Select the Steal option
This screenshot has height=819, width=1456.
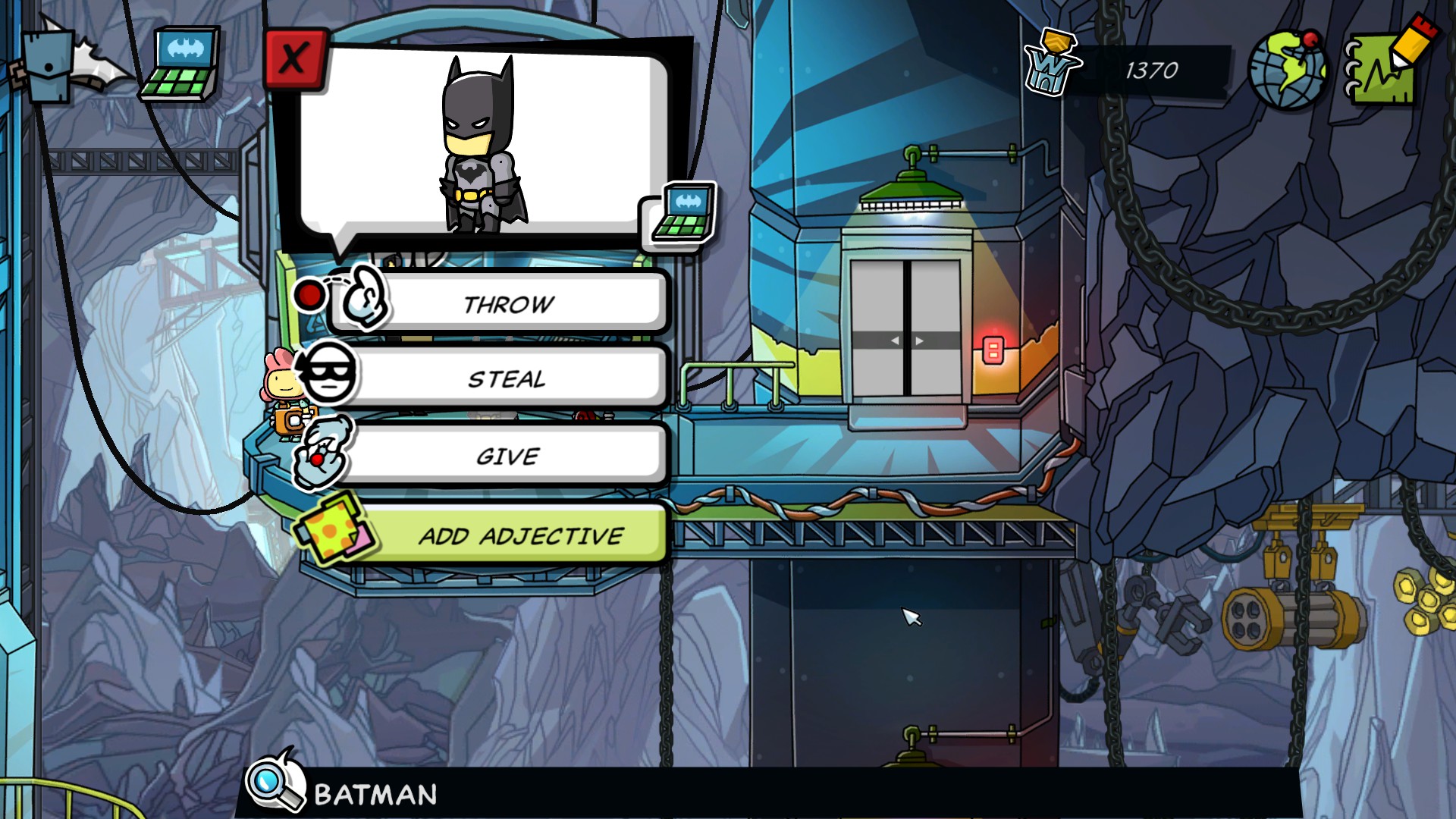[x=507, y=378]
